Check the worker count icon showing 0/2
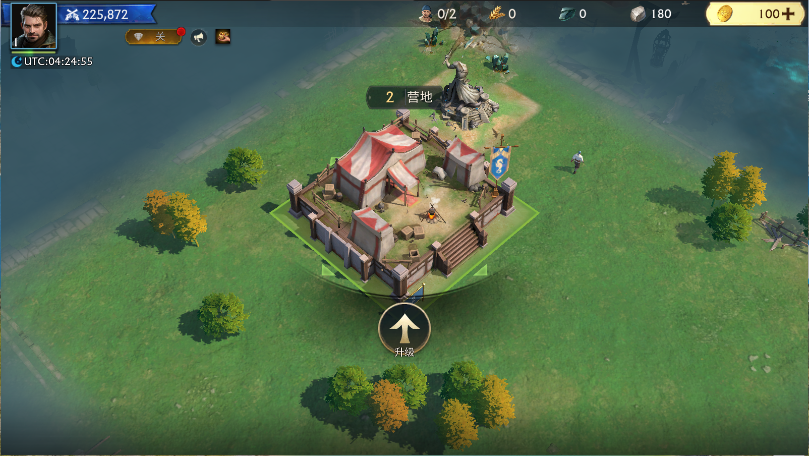The image size is (809, 456). pos(426,14)
